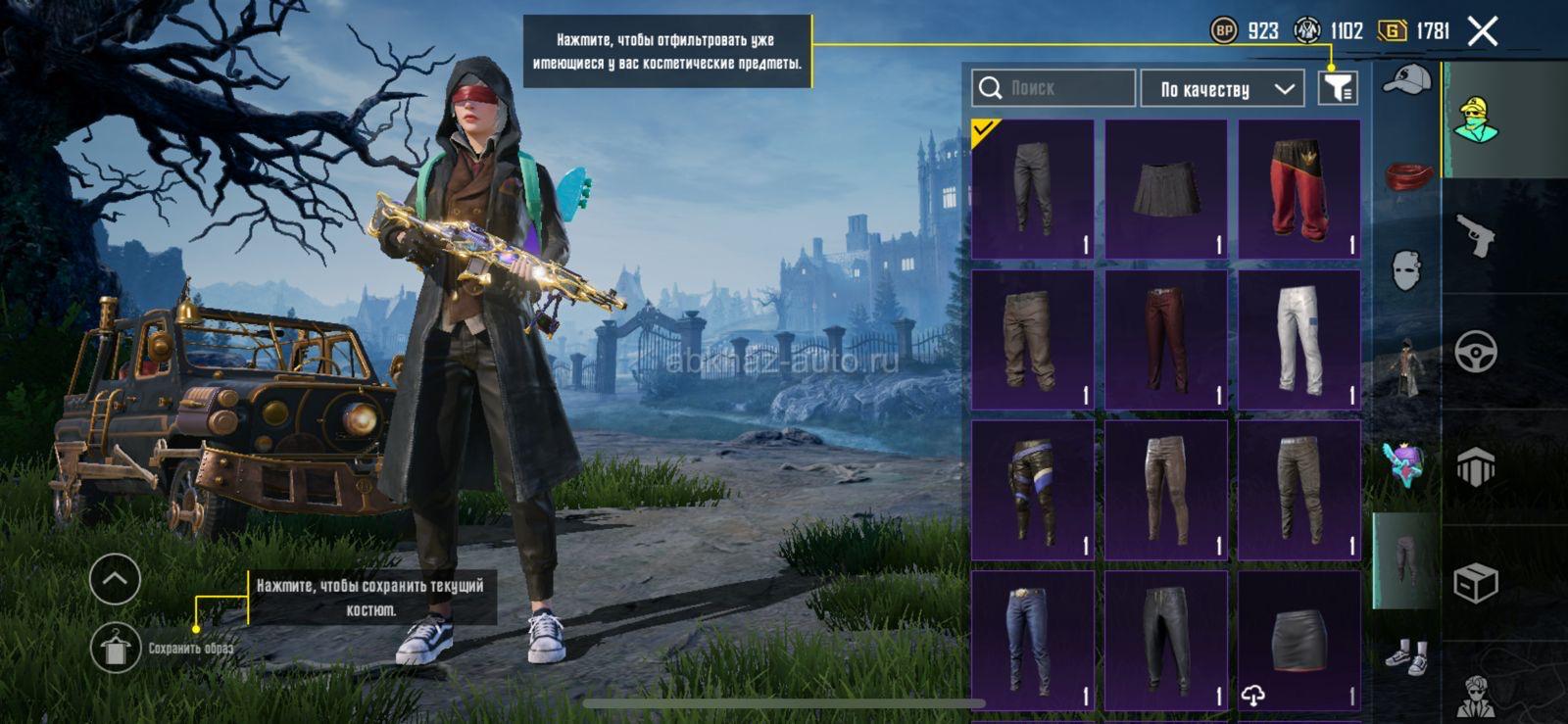Pick the blue jeans item
Screen dimensions: 1568x724
tap(1032, 641)
